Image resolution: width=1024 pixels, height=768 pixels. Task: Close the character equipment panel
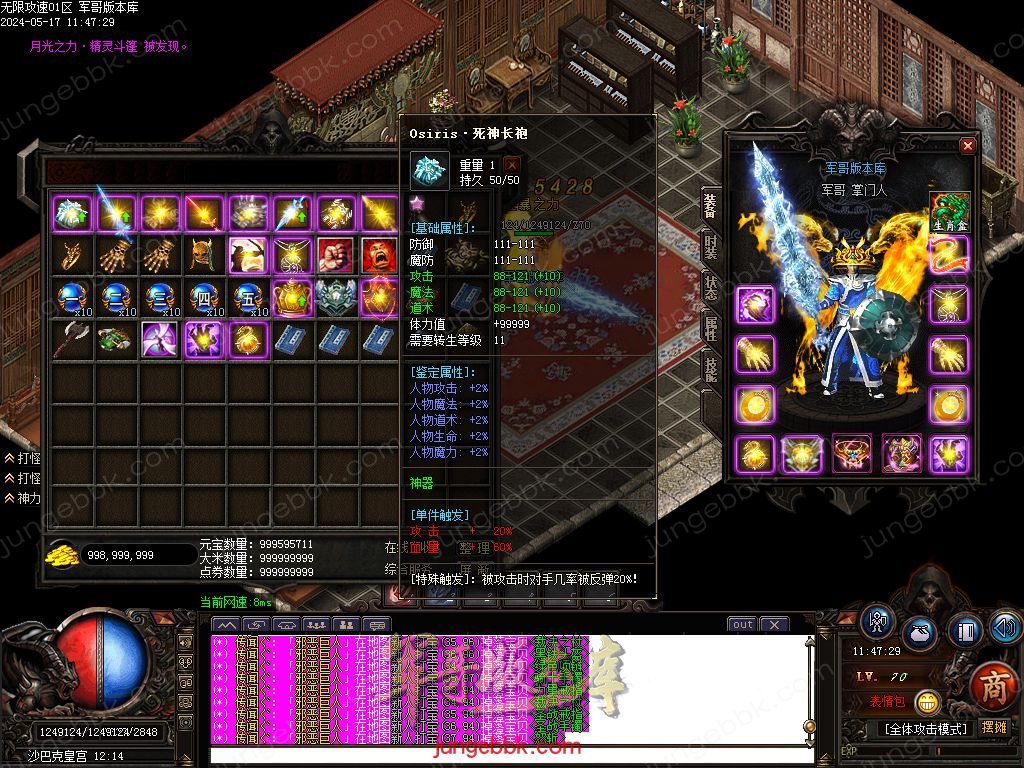[x=967, y=146]
